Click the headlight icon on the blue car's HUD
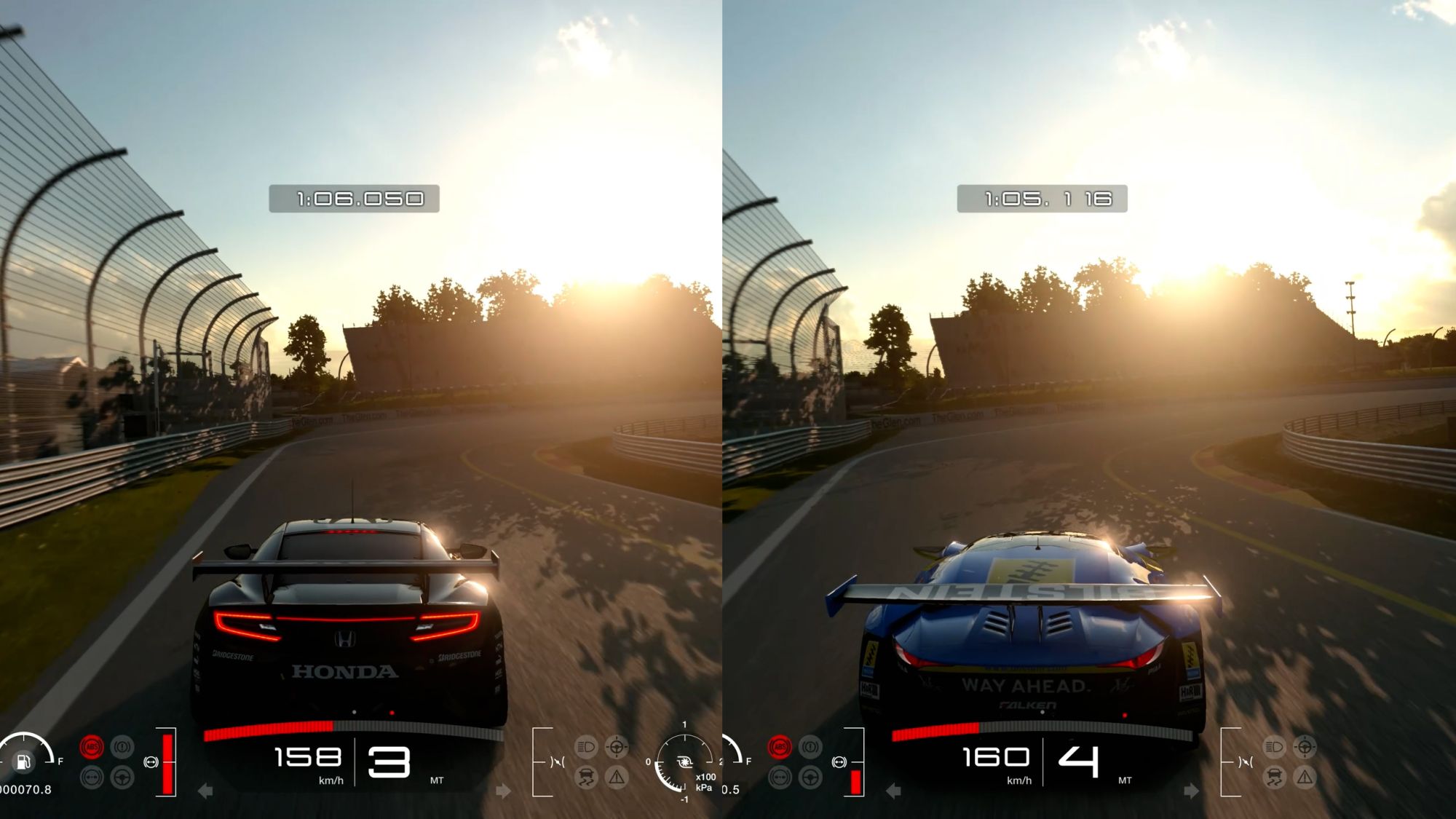 pyautogui.click(x=1274, y=747)
